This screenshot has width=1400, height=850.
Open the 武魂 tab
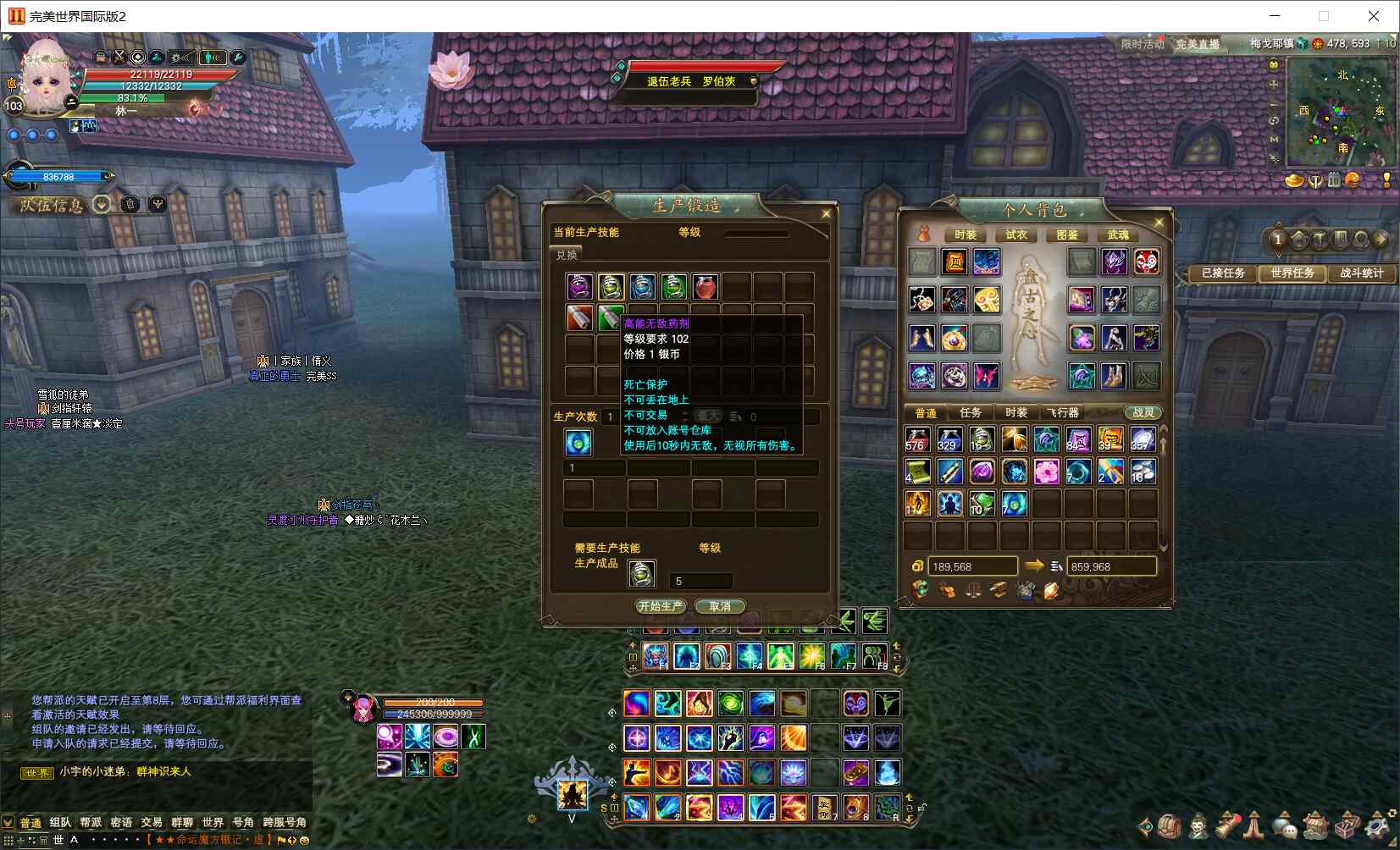pyautogui.click(x=1118, y=235)
